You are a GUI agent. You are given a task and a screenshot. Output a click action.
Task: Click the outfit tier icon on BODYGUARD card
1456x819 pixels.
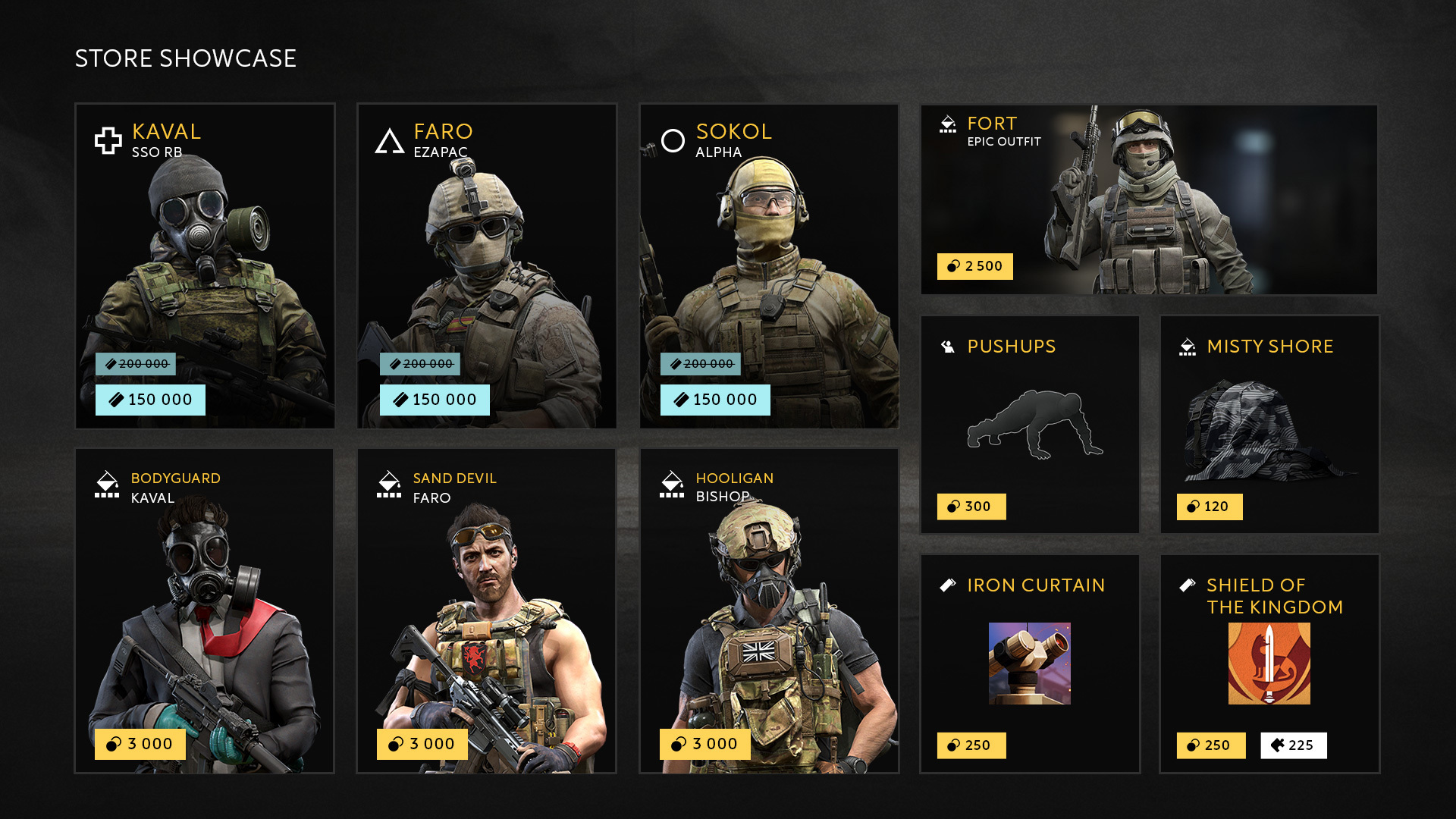(x=106, y=483)
